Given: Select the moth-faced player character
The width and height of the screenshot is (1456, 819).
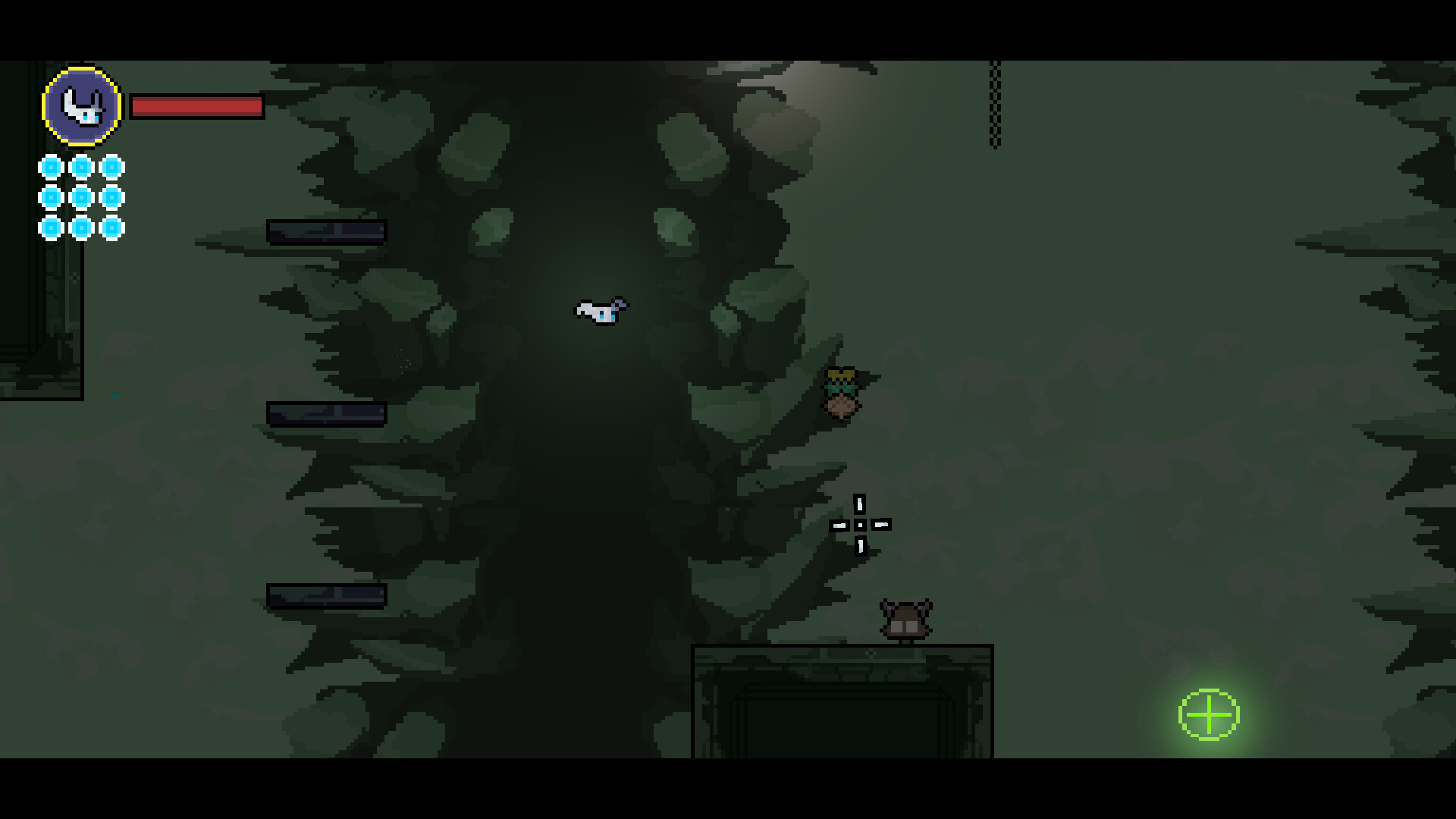Looking at the screenshot, I should click(601, 311).
